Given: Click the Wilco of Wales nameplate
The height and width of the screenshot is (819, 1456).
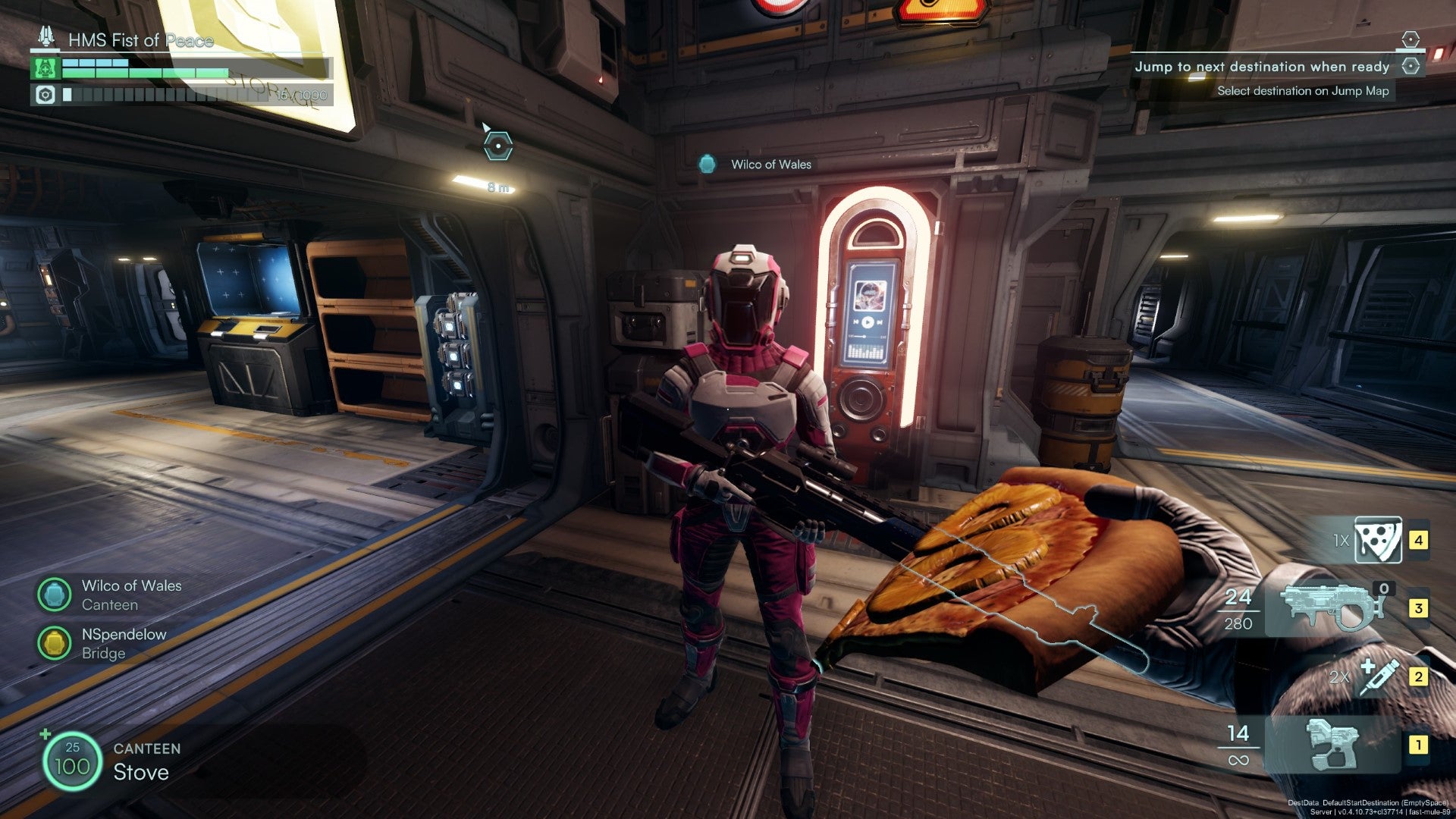Looking at the screenshot, I should 770,164.
